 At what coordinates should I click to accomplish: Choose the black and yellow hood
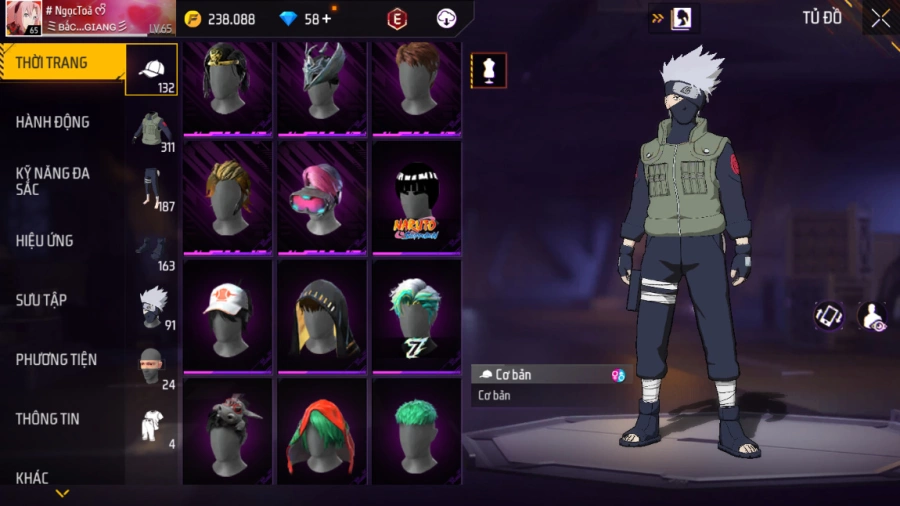[322, 314]
